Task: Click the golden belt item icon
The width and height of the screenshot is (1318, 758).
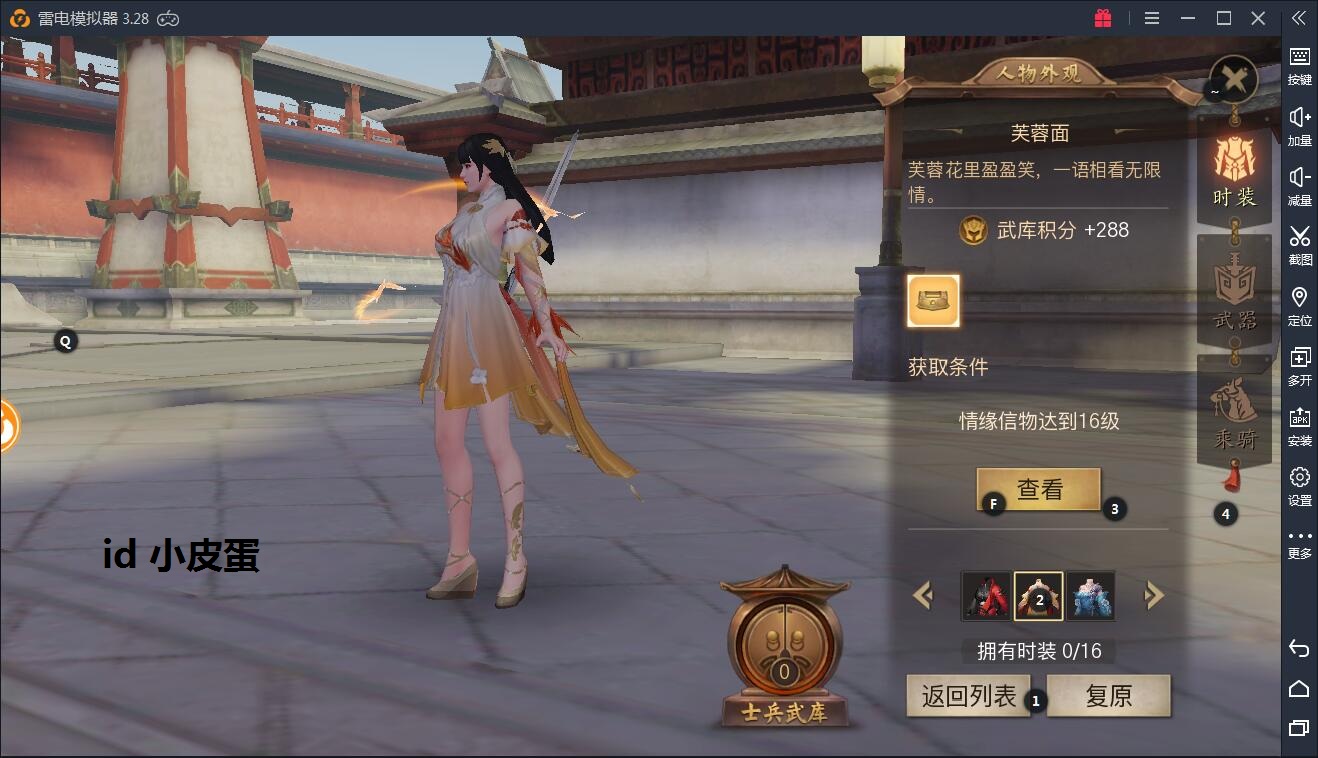Action: 933,301
